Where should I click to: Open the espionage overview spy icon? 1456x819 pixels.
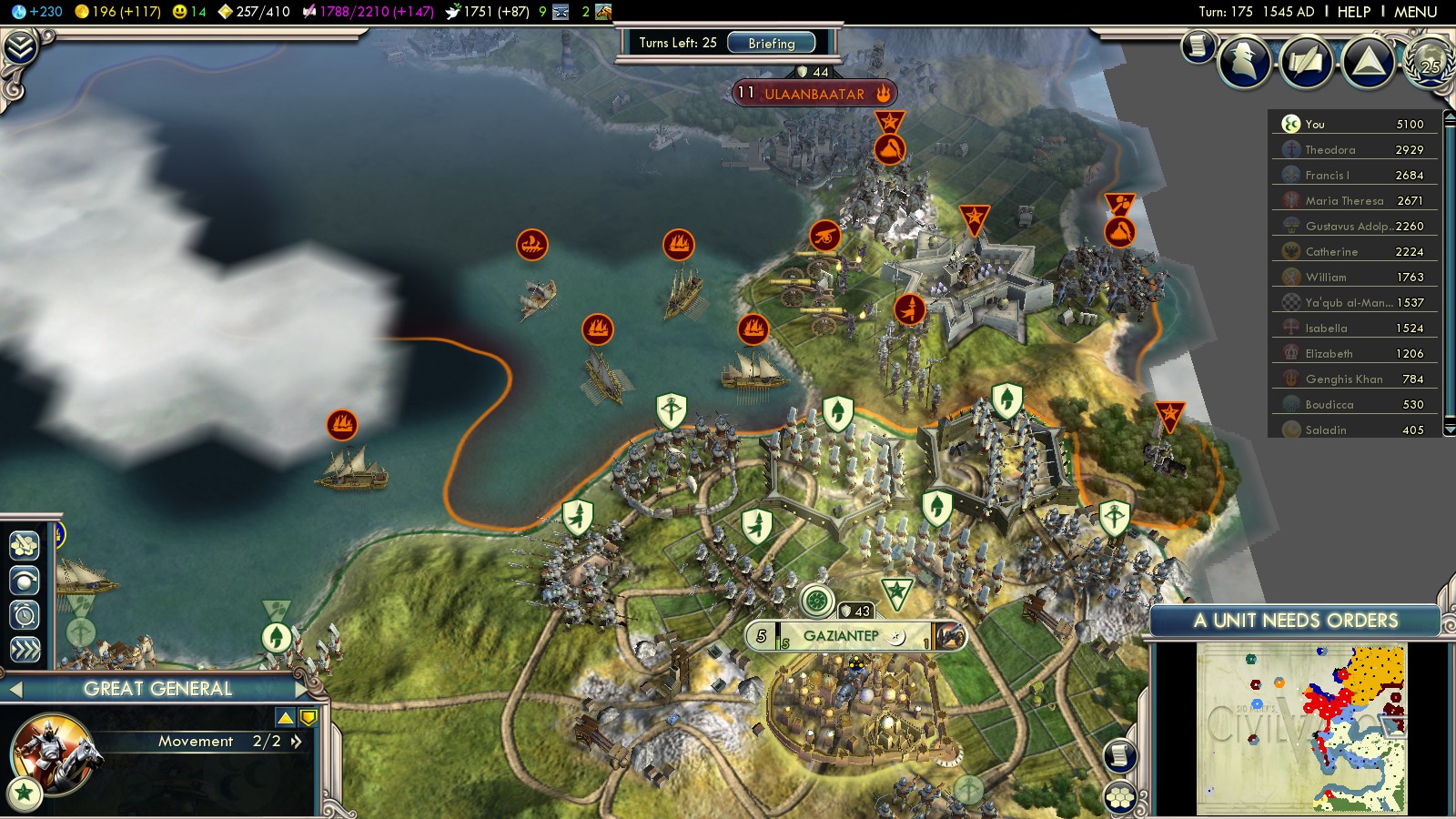[x=1244, y=62]
